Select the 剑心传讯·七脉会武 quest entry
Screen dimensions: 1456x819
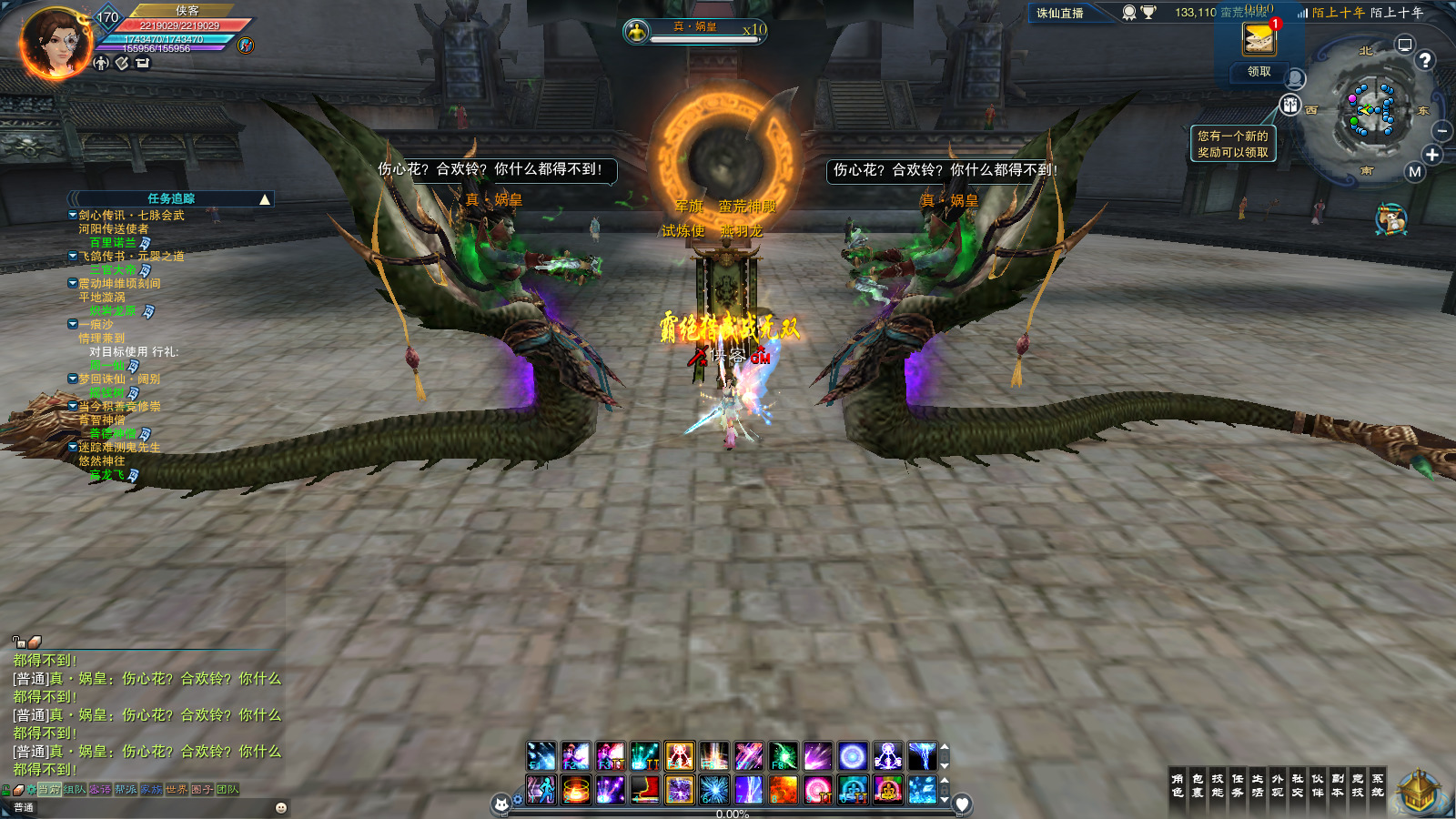(131, 216)
